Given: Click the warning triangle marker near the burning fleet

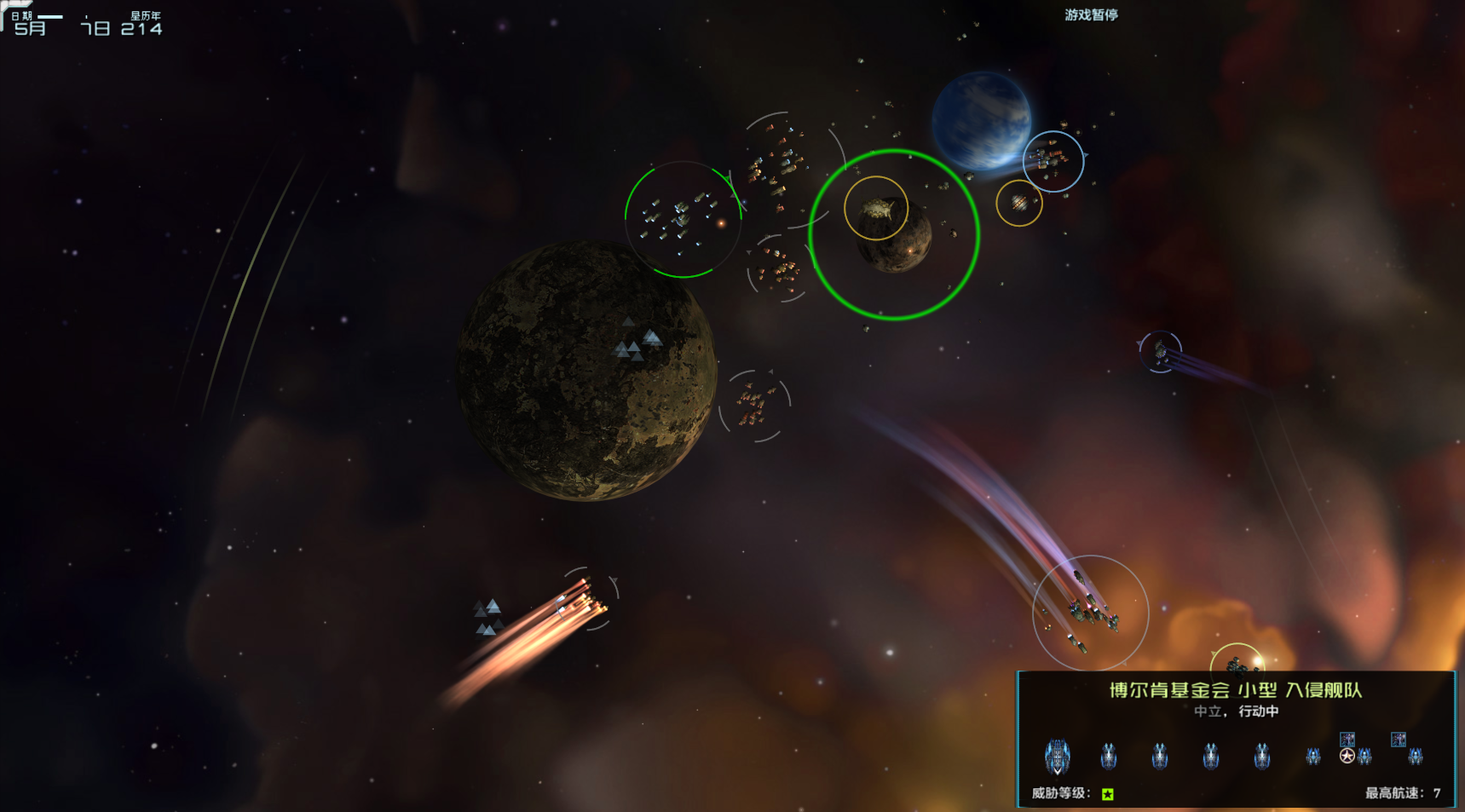Looking at the screenshot, I should click(x=486, y=615).
